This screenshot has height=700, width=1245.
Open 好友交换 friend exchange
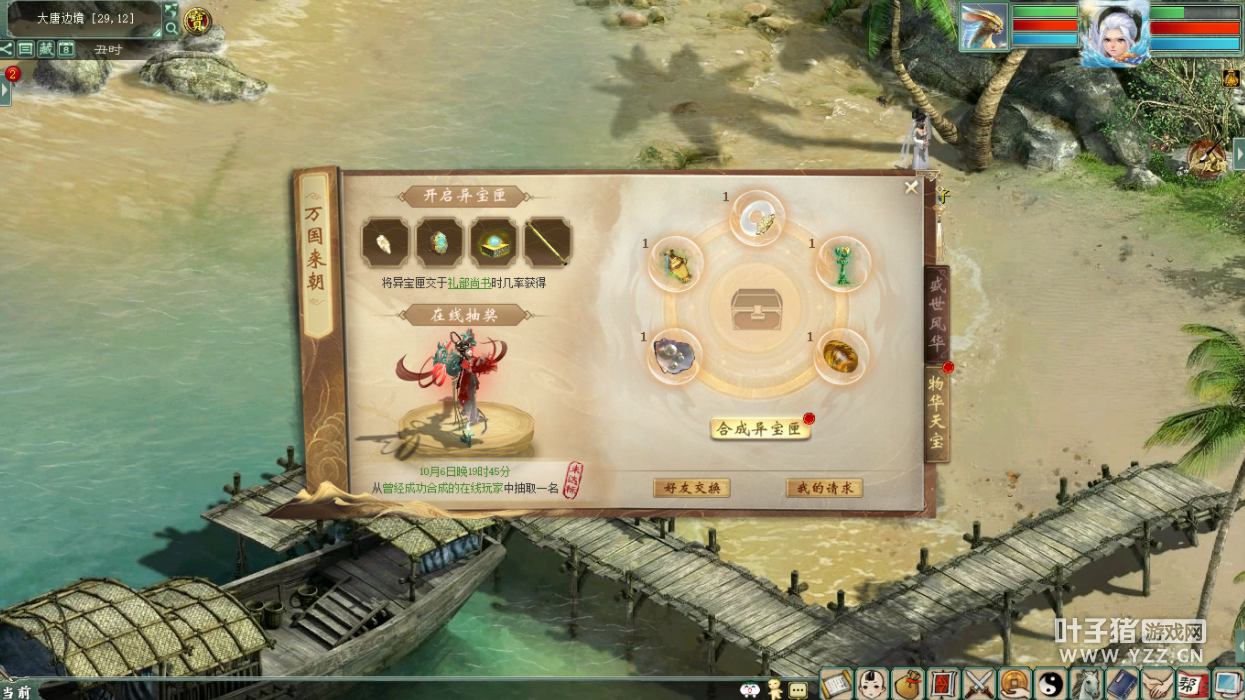tap(691, 488)
